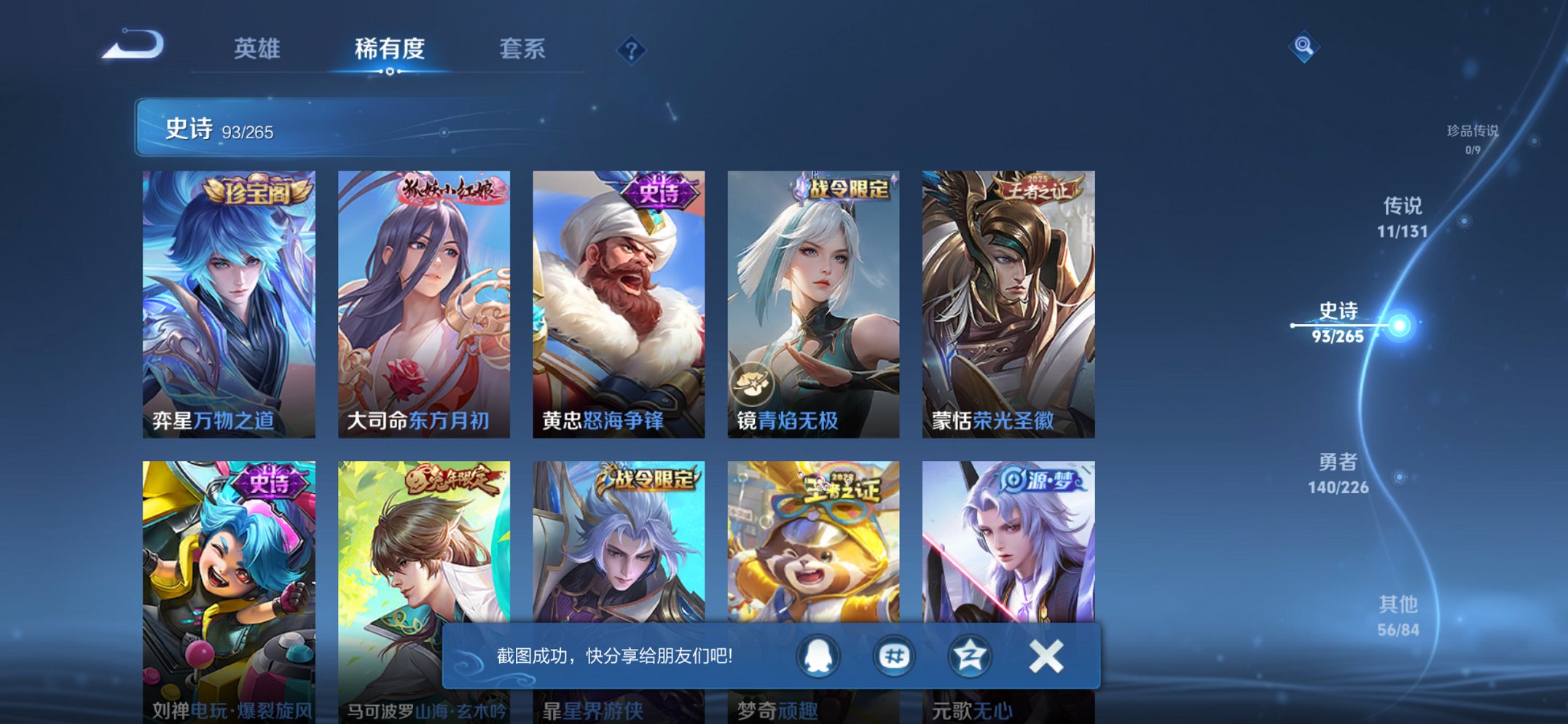The height and width of the screenshot is (724, 1568).
Task: Switch to the 英雄 tab
Action: tap(256, 48)
